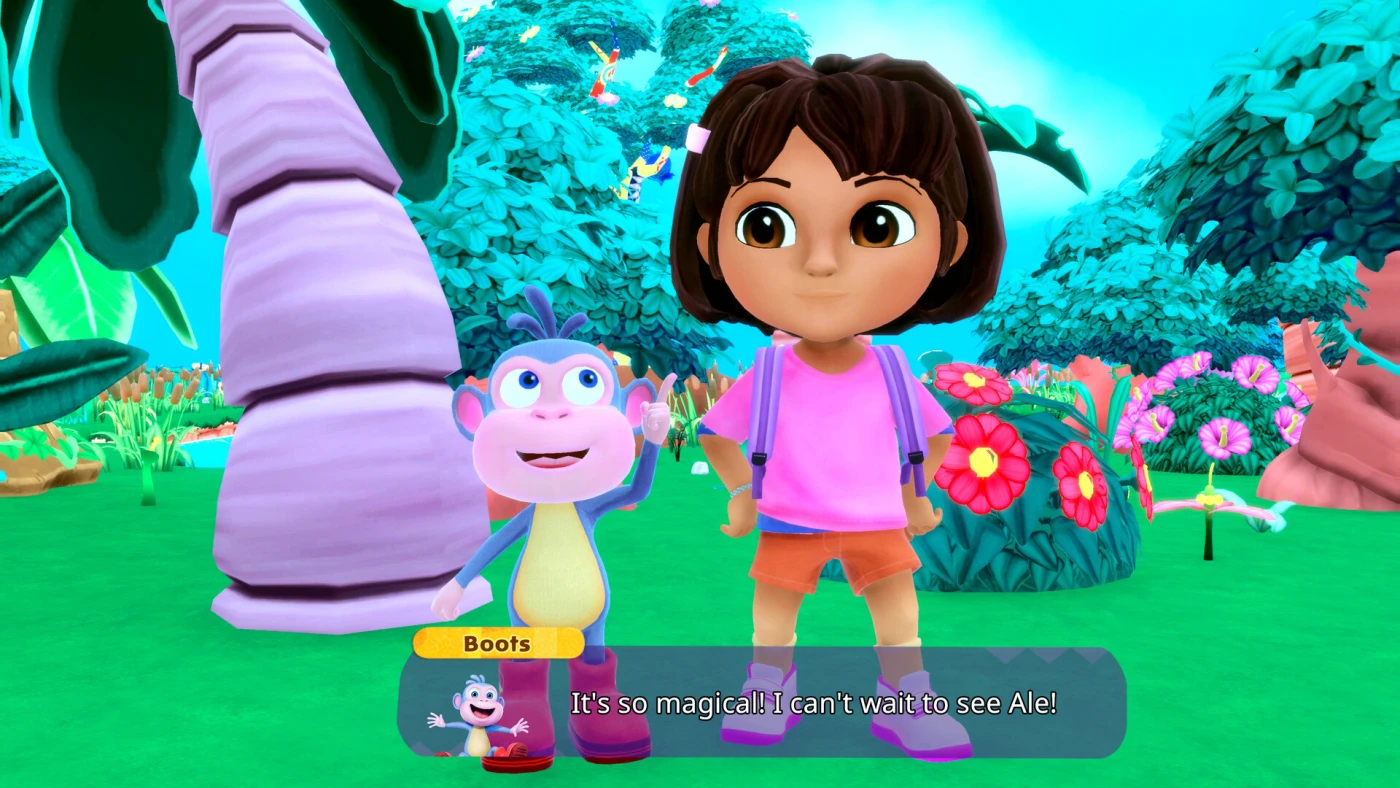This screenshot has width=1400, height=788.
Task: Click the Boots portrait in dialogue box
Action: click(x=477, y=717)
